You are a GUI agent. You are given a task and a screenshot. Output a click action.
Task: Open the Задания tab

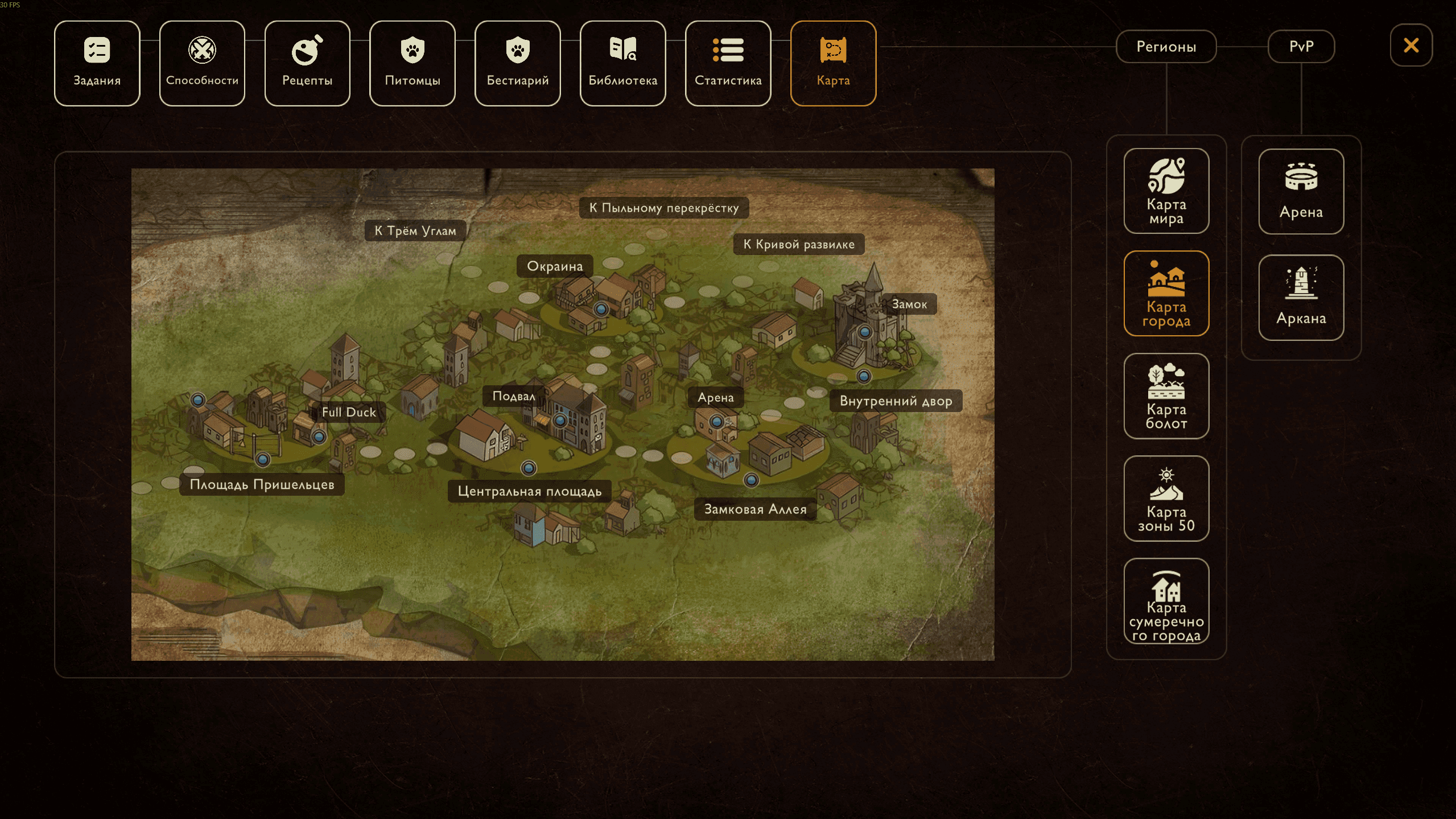click(x=97, y=63)
